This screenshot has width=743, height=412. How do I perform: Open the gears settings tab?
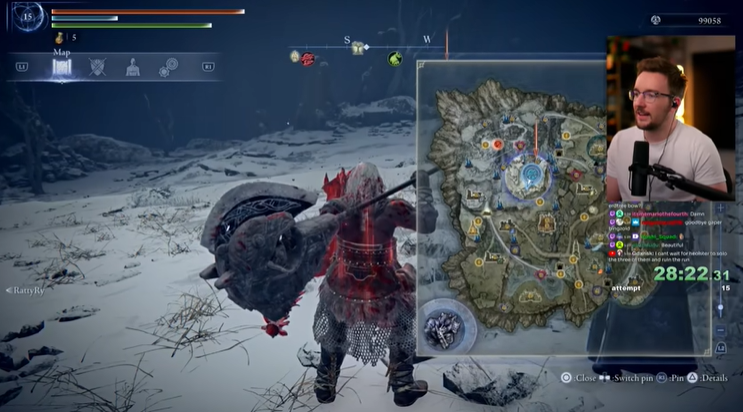(x=168, y=67)
